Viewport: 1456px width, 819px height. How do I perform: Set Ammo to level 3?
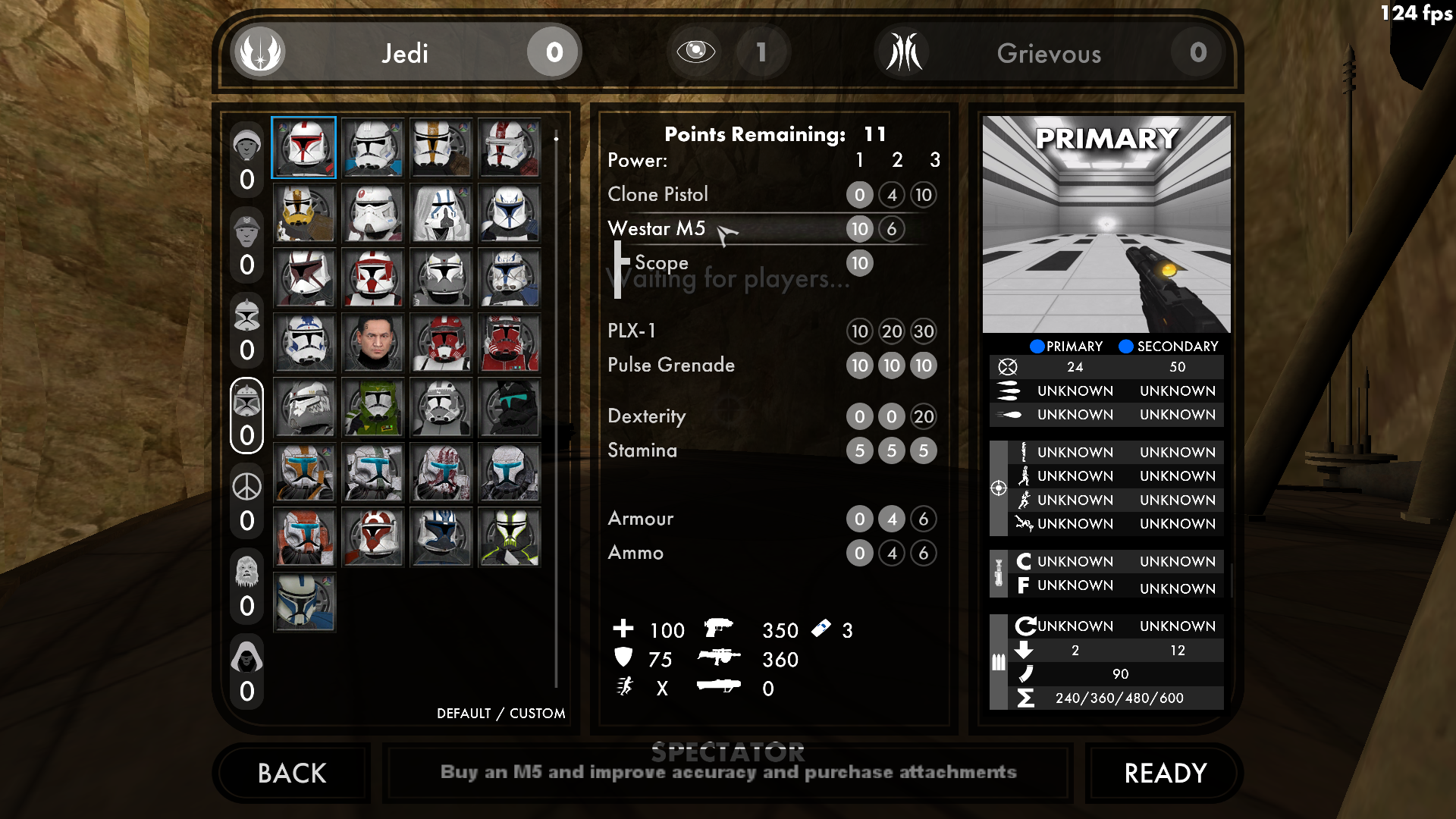point(923,553)
